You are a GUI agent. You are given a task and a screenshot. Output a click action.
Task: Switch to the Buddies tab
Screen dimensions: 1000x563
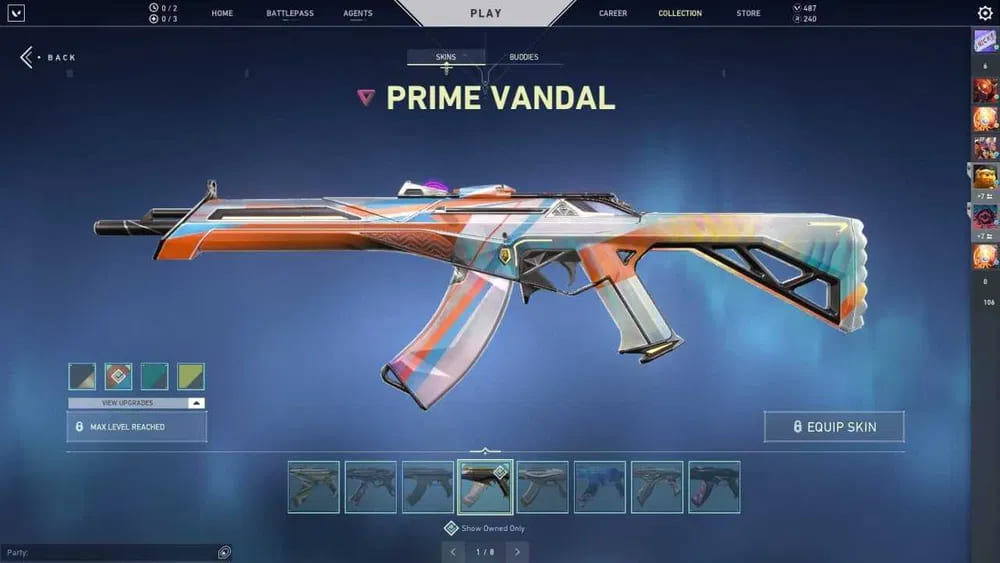pyautogui.click(x=523, y=57)
